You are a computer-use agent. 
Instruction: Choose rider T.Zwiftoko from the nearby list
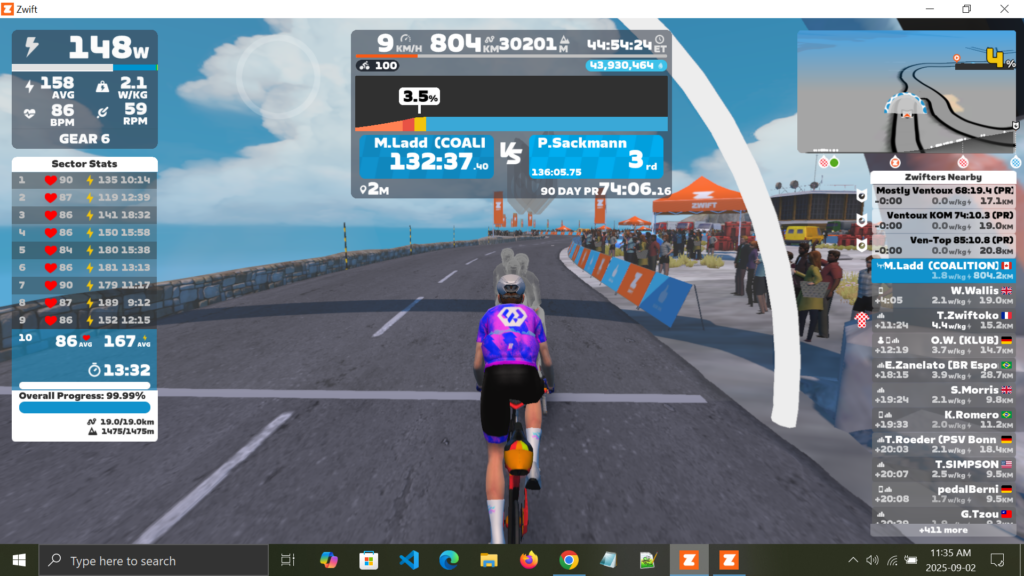click(x=945, y=320)
